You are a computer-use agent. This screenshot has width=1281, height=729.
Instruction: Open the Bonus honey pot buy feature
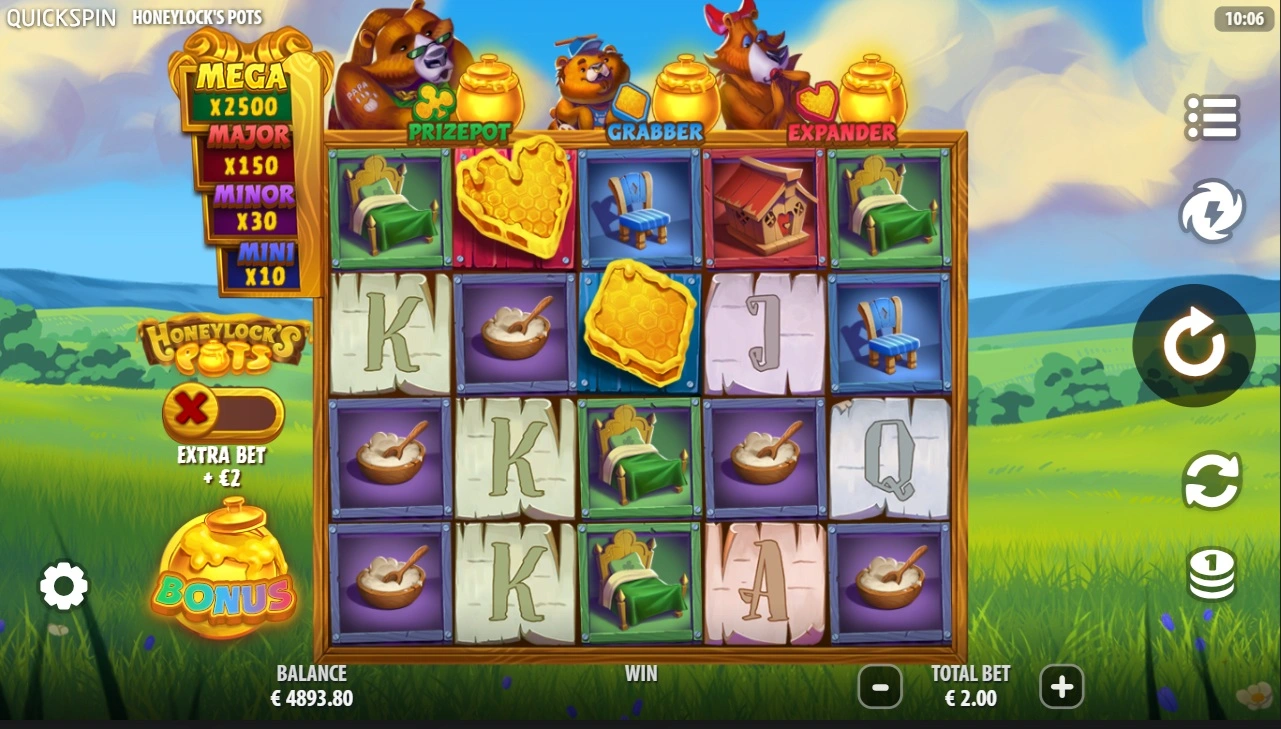223,570
